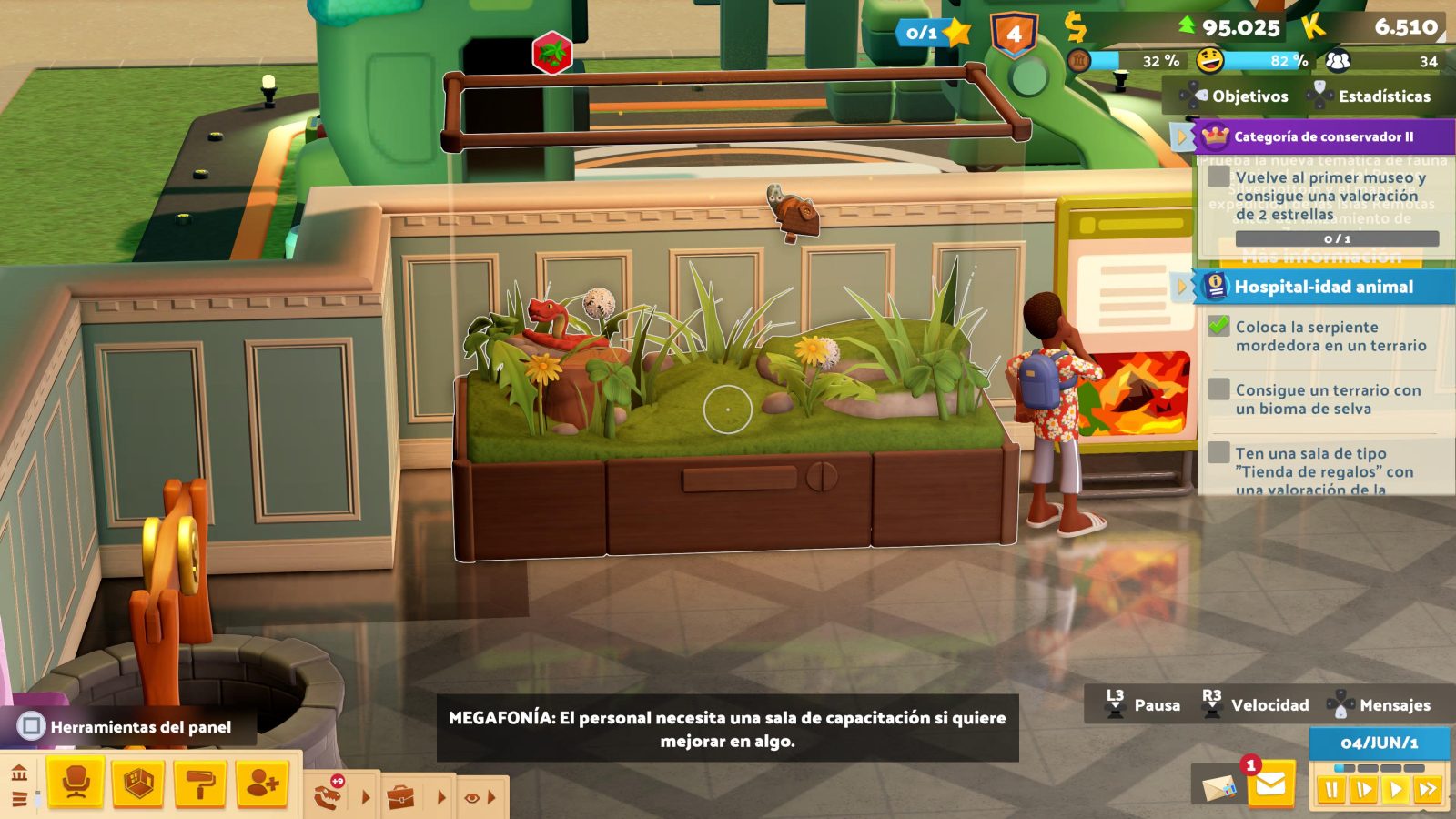Open the staff hiring panel
This screenshot has width=1456, height=819.
pyautogui.click(x=261, y=784)
